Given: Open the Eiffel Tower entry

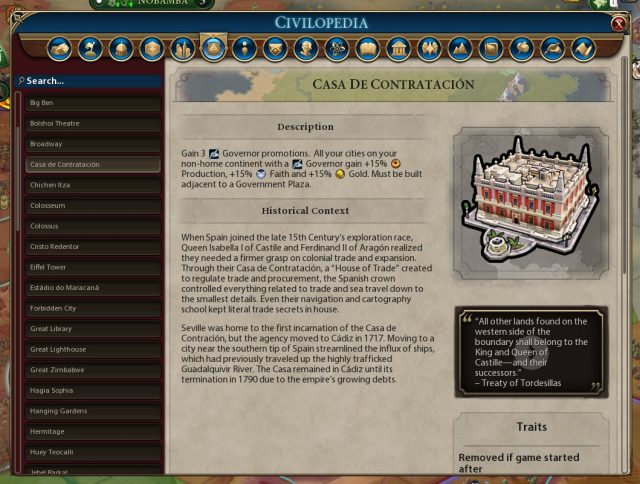Looking at the screenshot, I should click(x=92, y=267).
